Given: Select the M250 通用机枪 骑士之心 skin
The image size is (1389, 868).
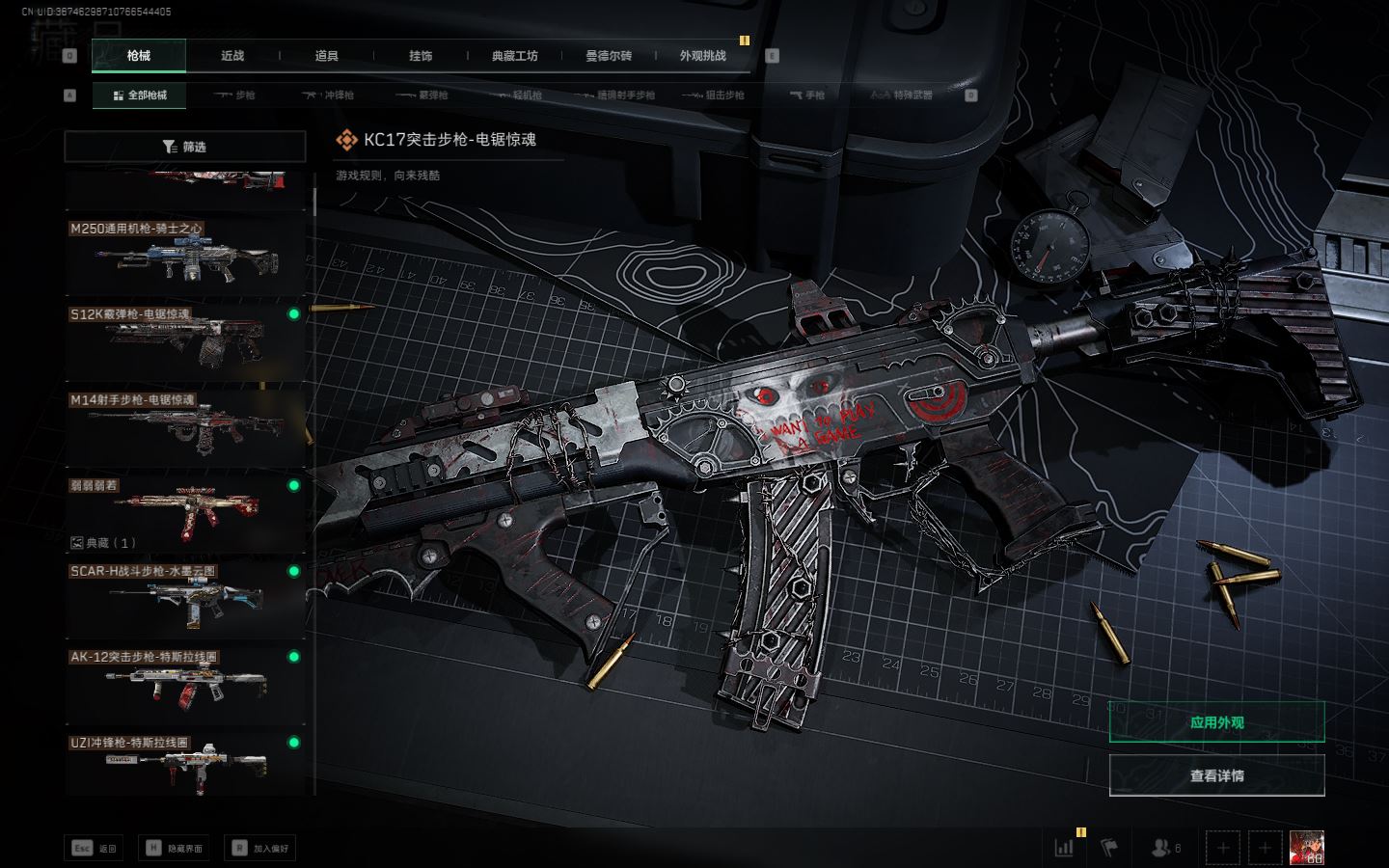Looking at the screenshot, I should coord(185,257).
